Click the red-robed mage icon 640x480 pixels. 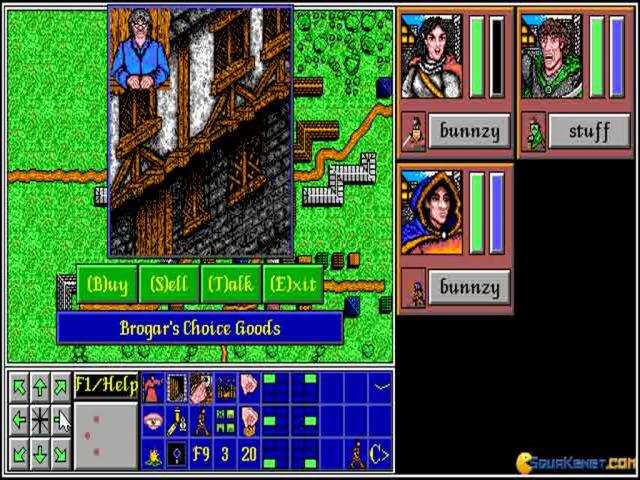point(153,387)
